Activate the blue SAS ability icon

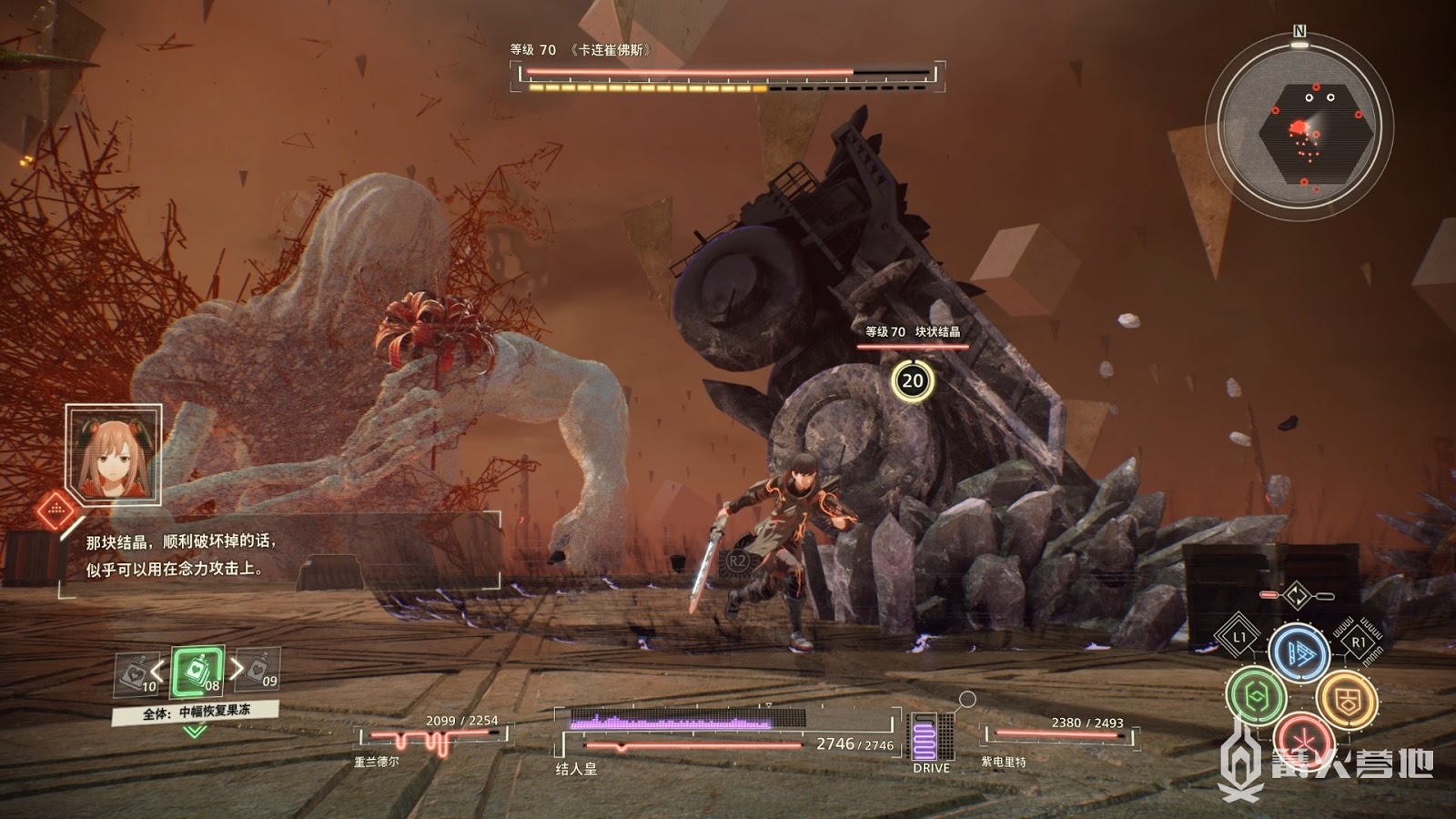(x=1299, y=652)
